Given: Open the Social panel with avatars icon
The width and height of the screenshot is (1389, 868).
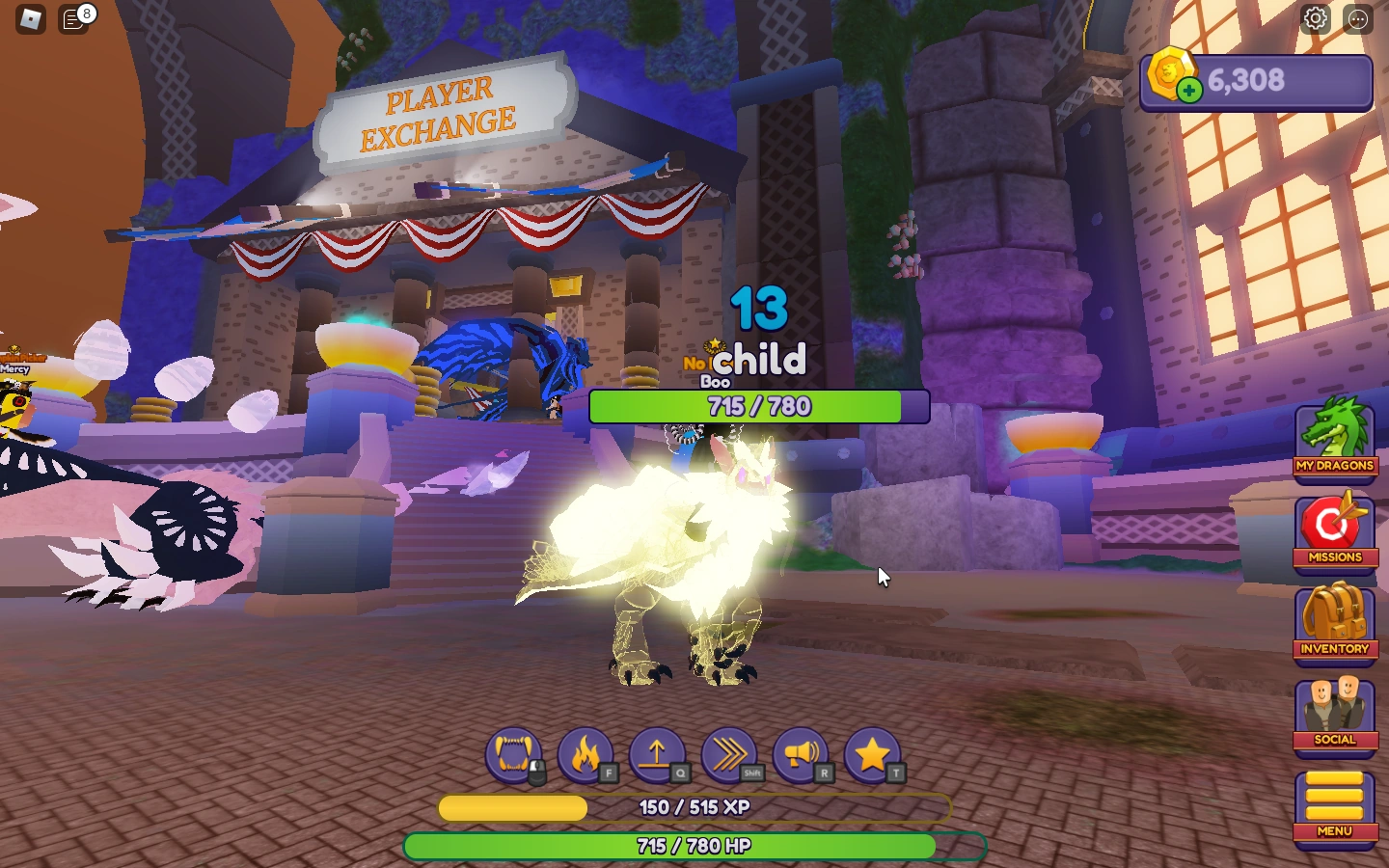Looking at the screenshot, I should tap(1335, 714).
